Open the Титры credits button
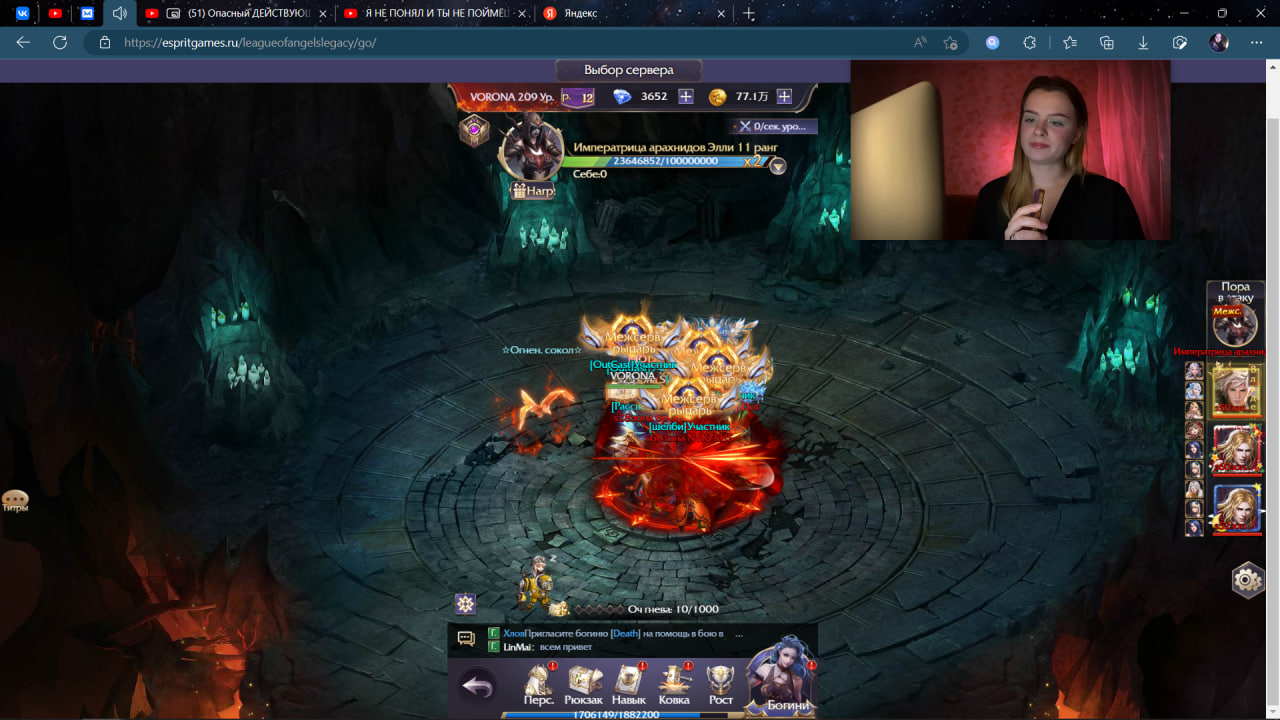This screenshot has height=720, width=1280. [x=15, y=500]
